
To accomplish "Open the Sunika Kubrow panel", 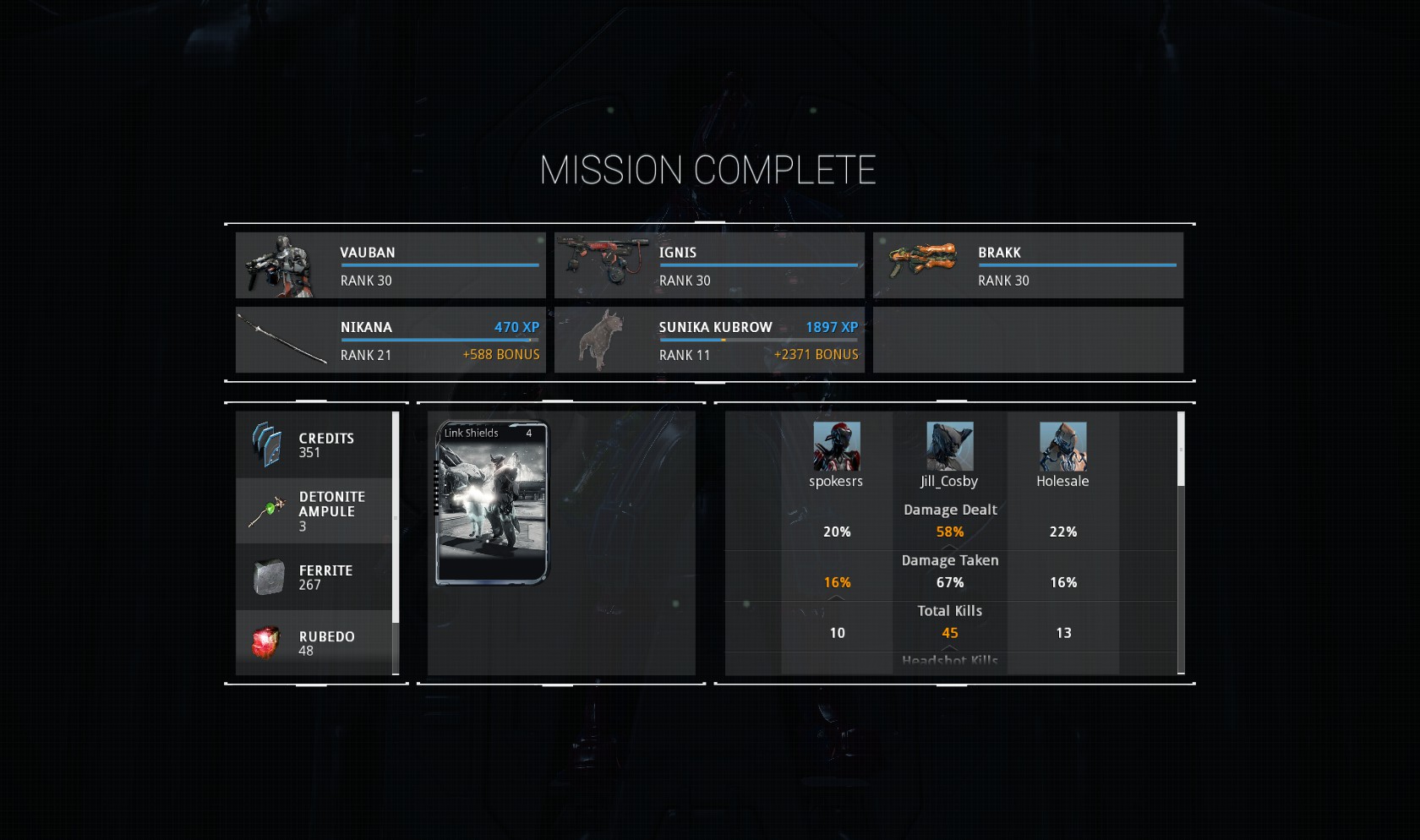I will (709, 340).
